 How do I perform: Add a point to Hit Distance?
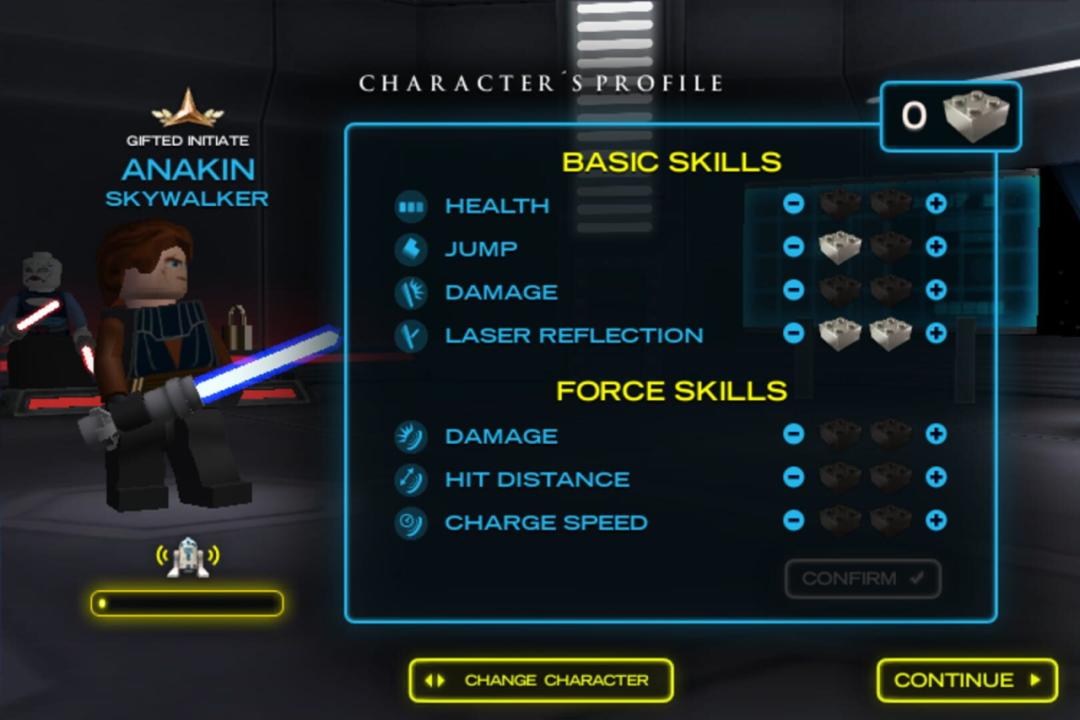(x=936, y=477)
